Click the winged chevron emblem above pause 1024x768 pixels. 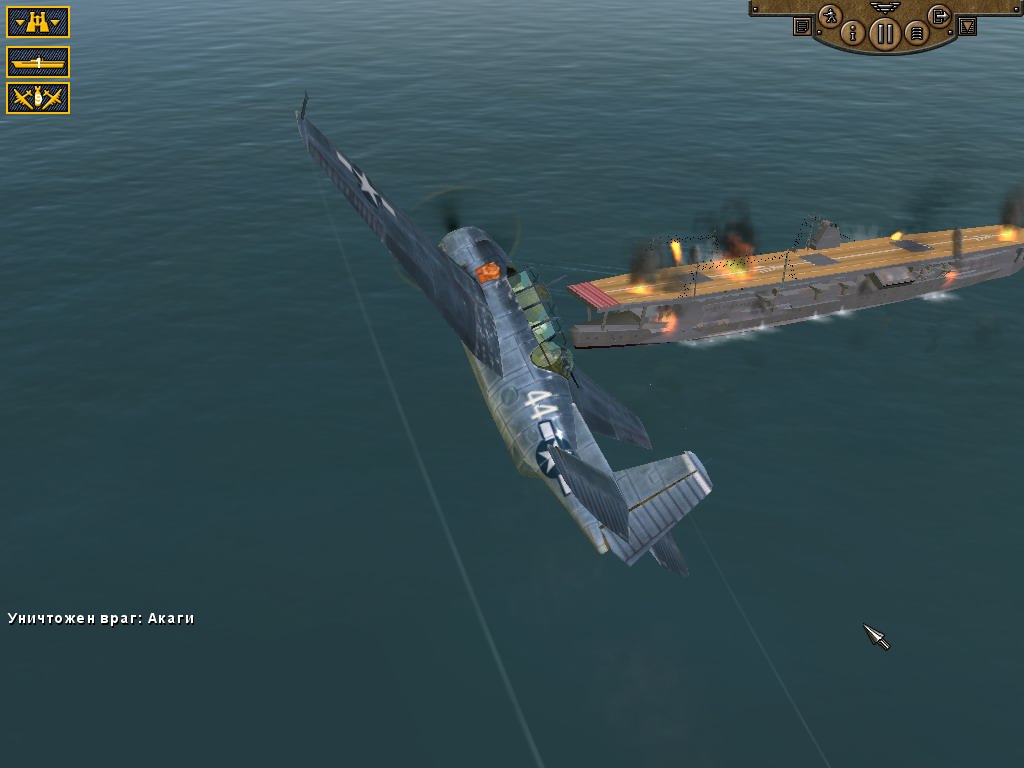[884, 6]
